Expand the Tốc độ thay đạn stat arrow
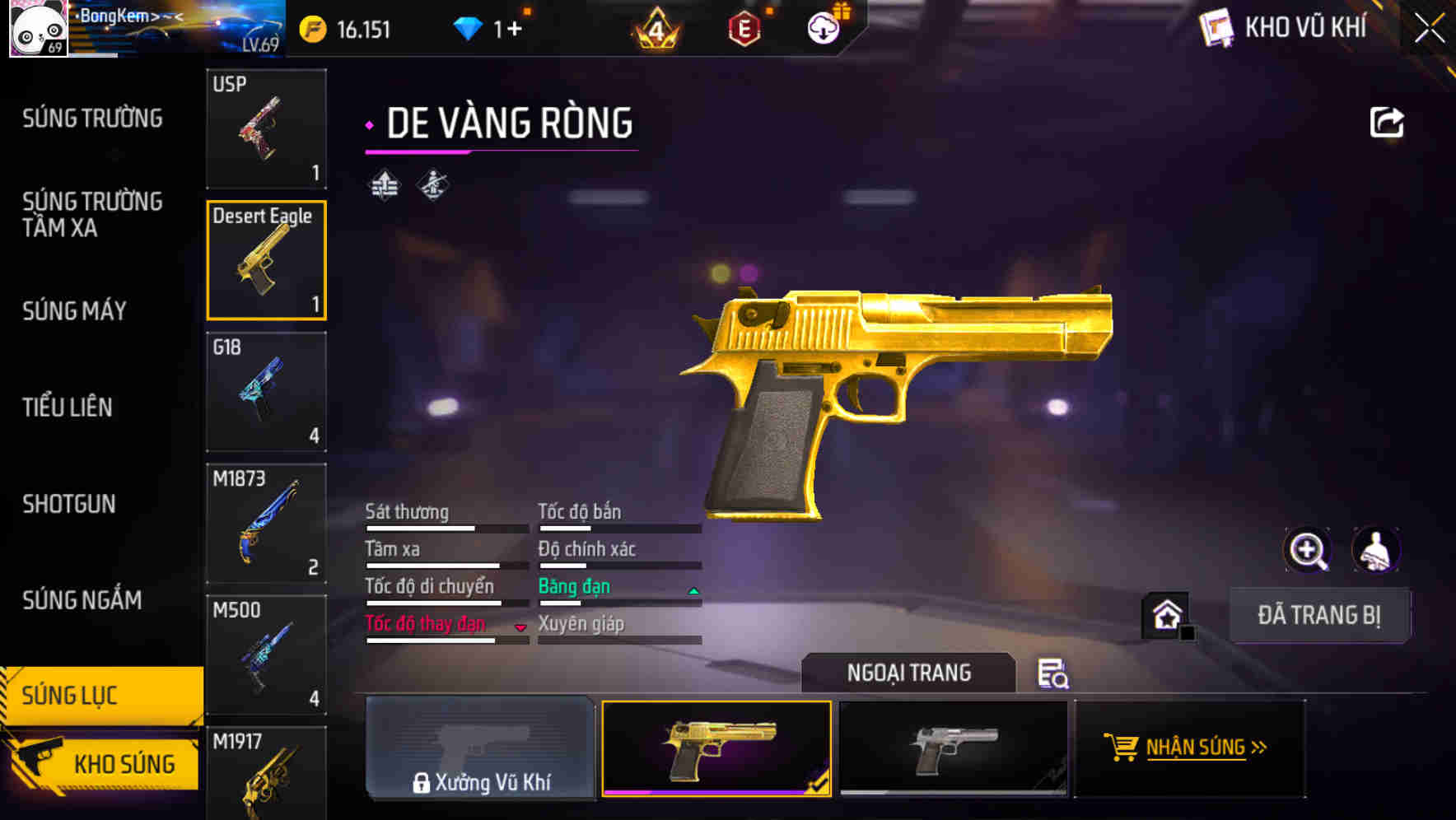 tap(520, 627)
